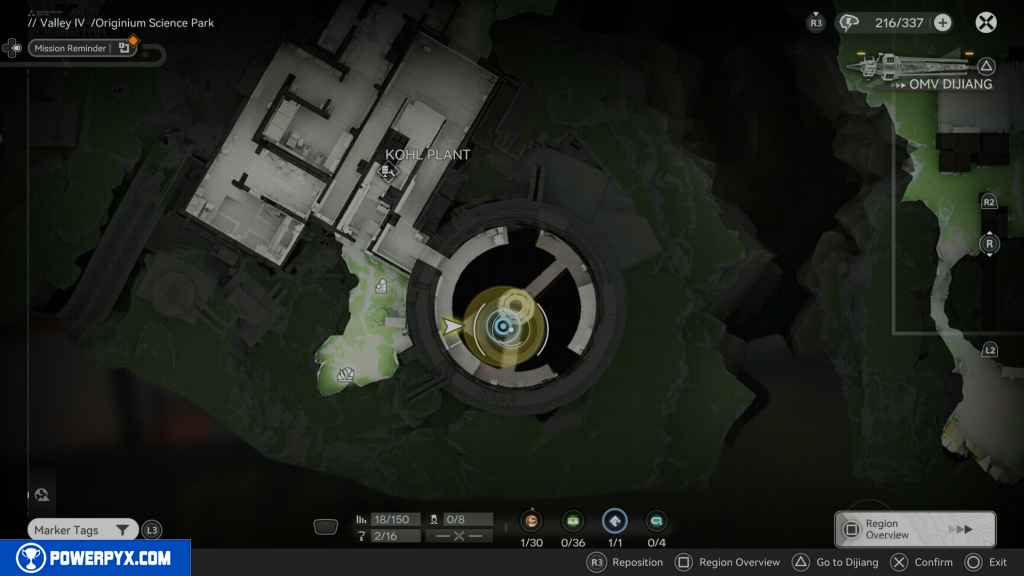Click the blue selected marker in the circular tower
Image resolution: width=1024 pixels, height=576 pixels.
click(500, 326)
